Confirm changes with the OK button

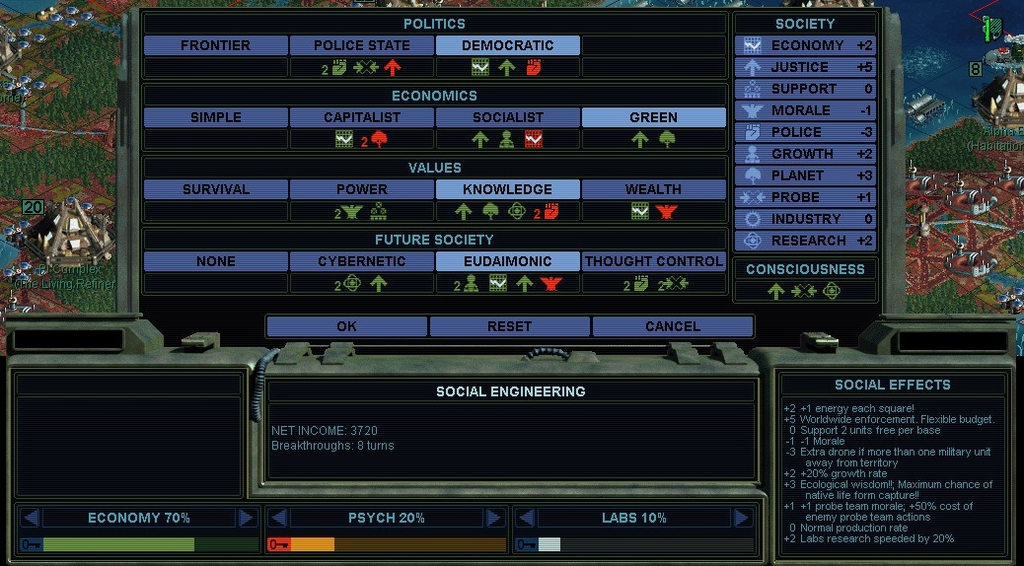point(346,326)
